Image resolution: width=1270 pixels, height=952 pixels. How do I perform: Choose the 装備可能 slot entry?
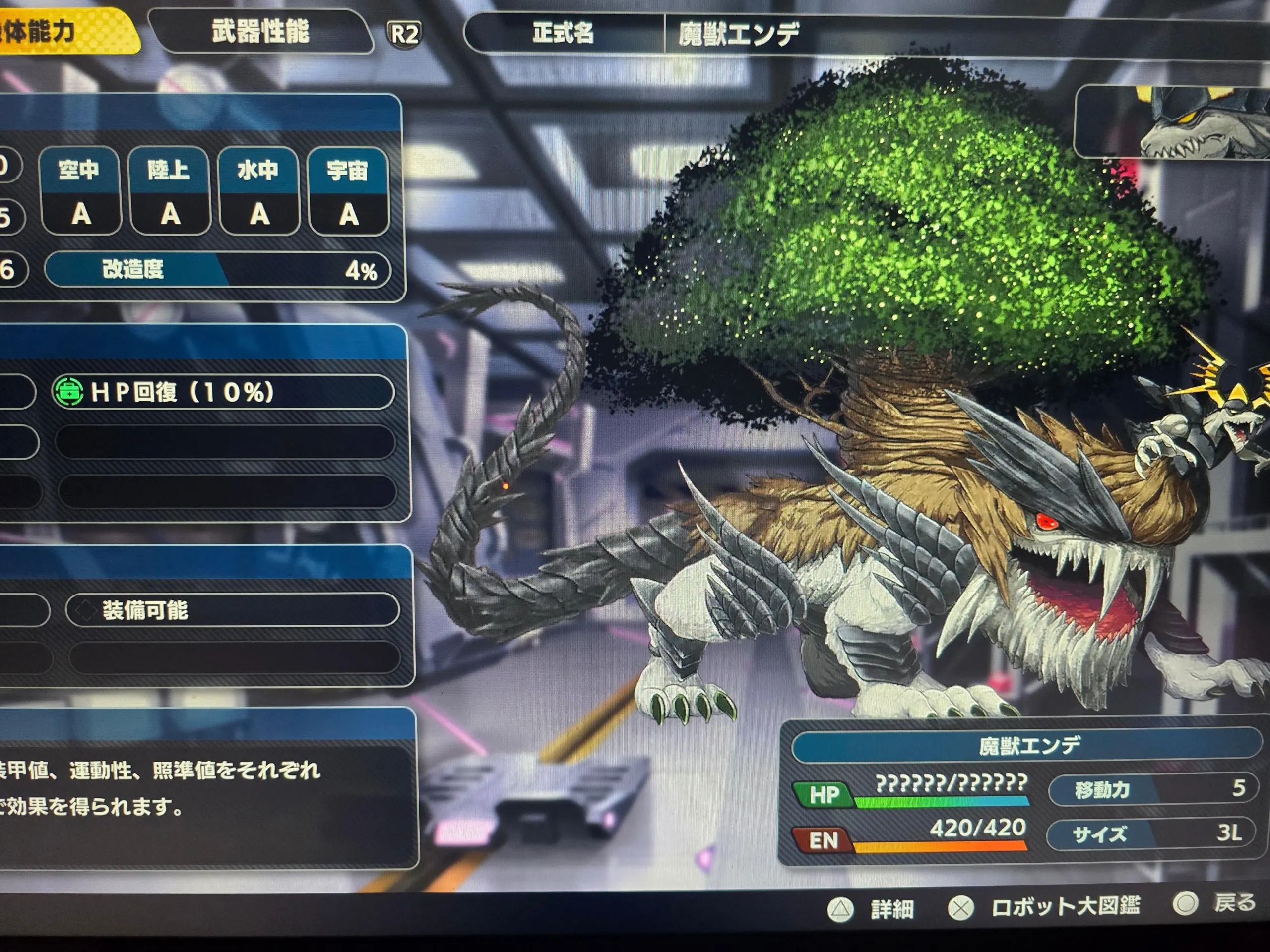click(232, 610)
